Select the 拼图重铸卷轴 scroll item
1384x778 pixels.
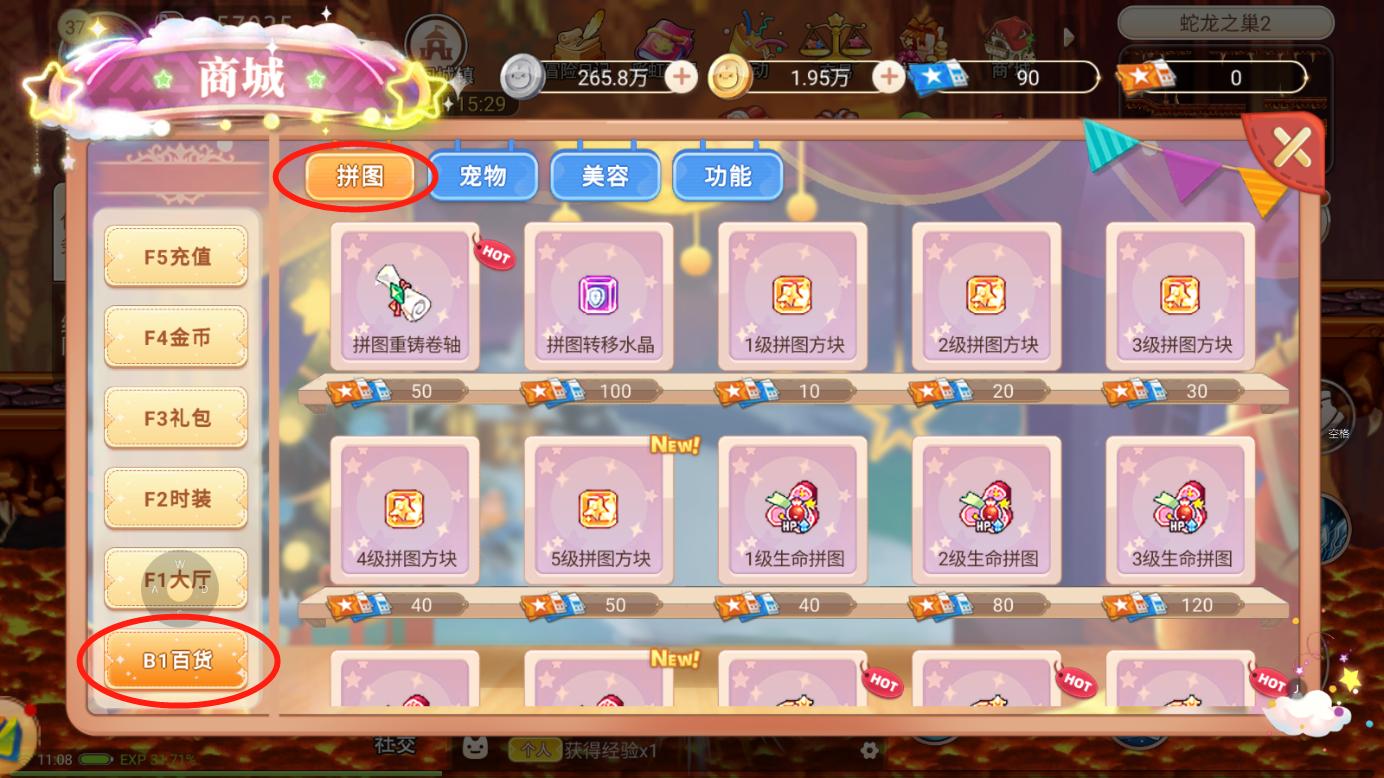tap(404, 295)
